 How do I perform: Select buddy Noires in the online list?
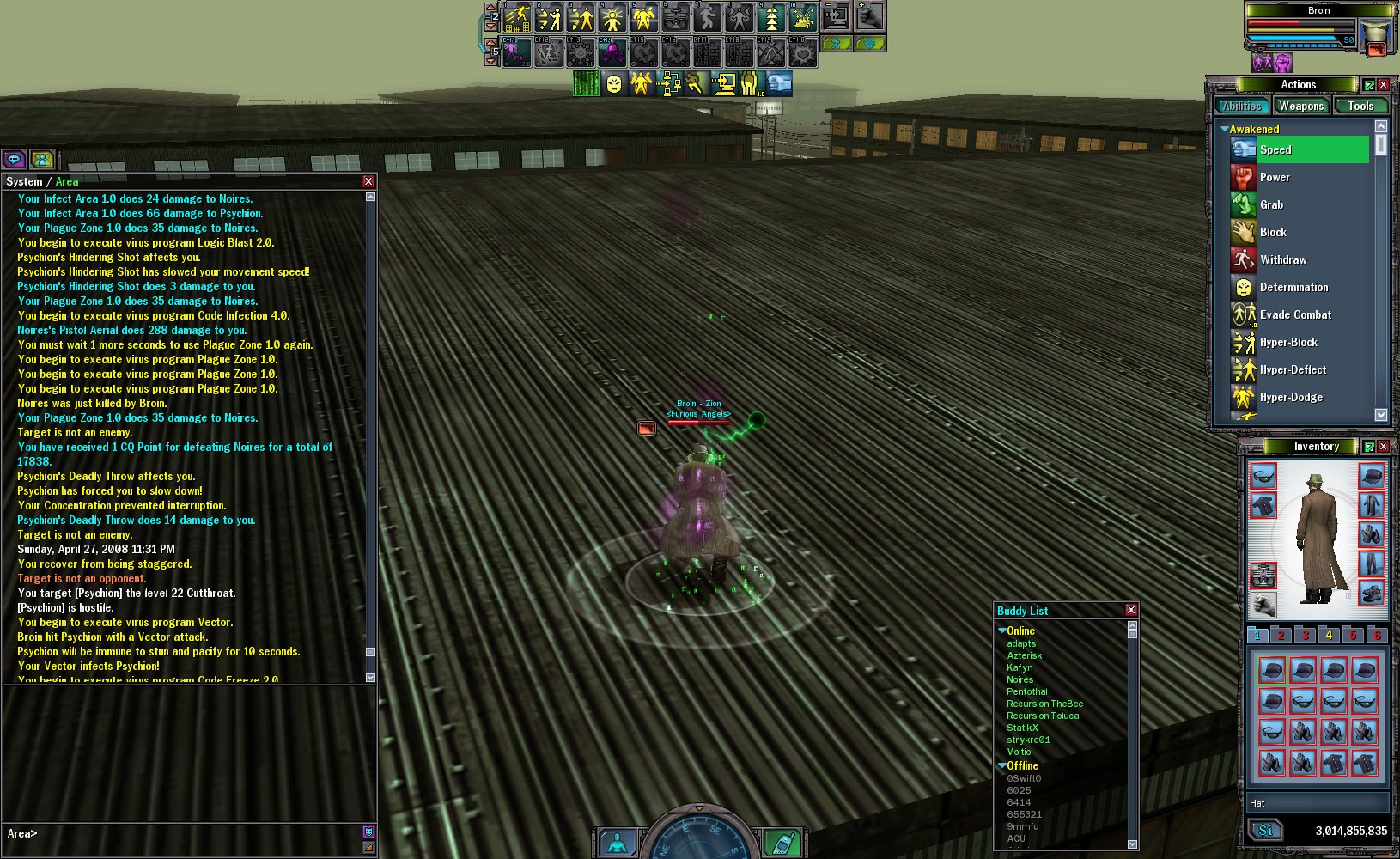click(x=1020, y=679)
